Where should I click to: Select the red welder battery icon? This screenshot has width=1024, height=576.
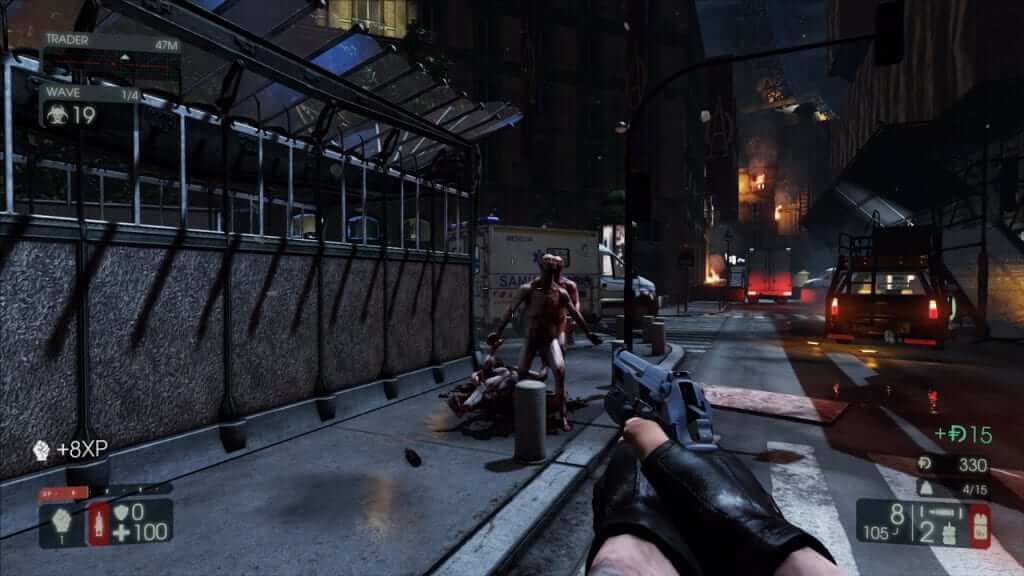[x=976, y=525]
